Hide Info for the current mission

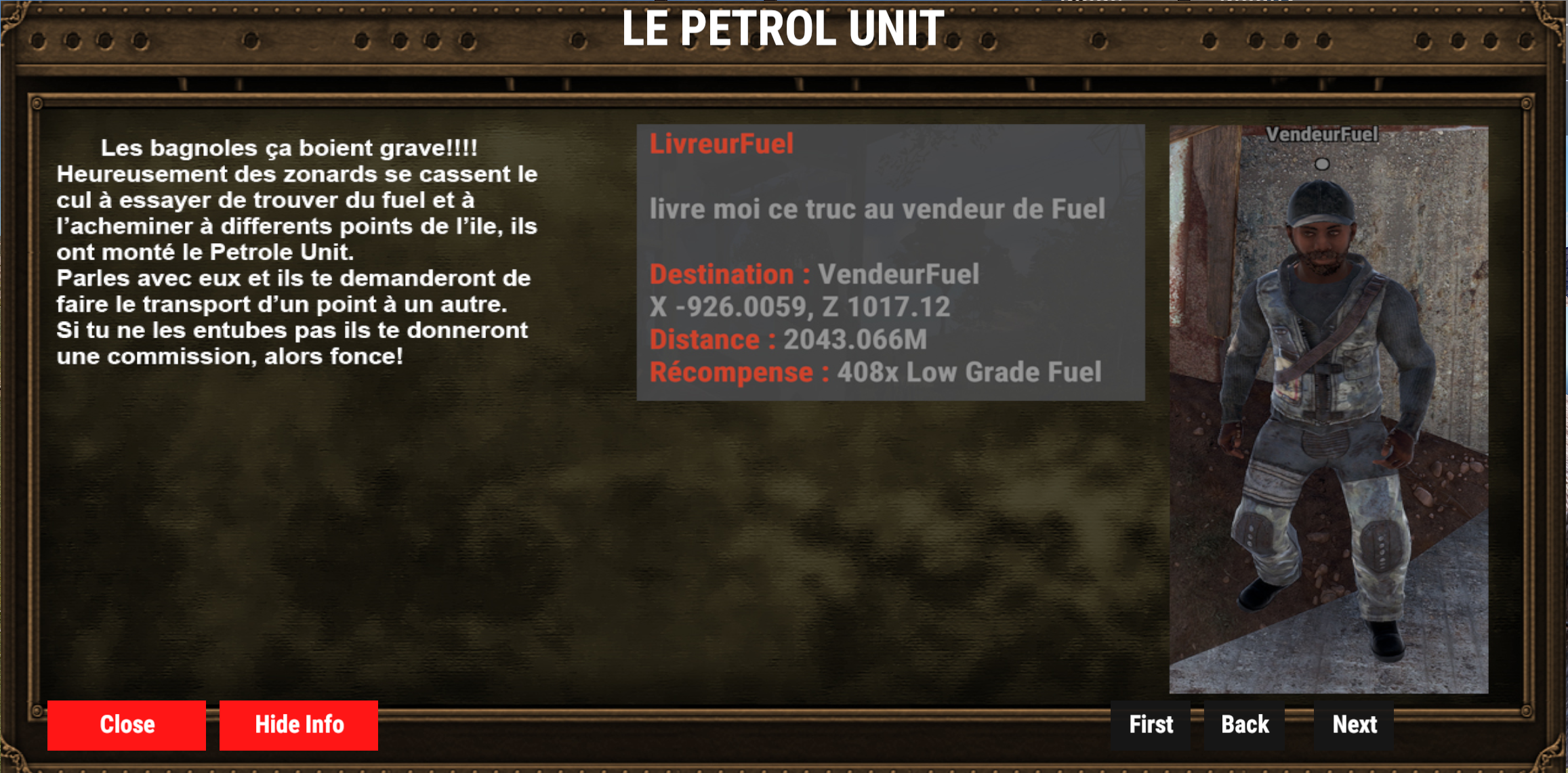298,724
